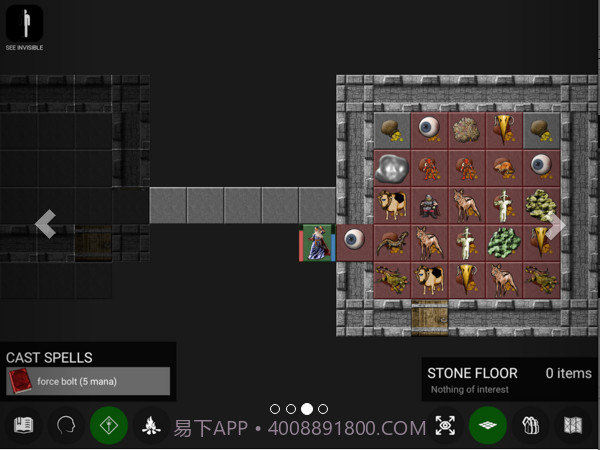The width and height of the screenshot is (600, 450).
Task: Open the backpack inventory
Action: (530, 425)
